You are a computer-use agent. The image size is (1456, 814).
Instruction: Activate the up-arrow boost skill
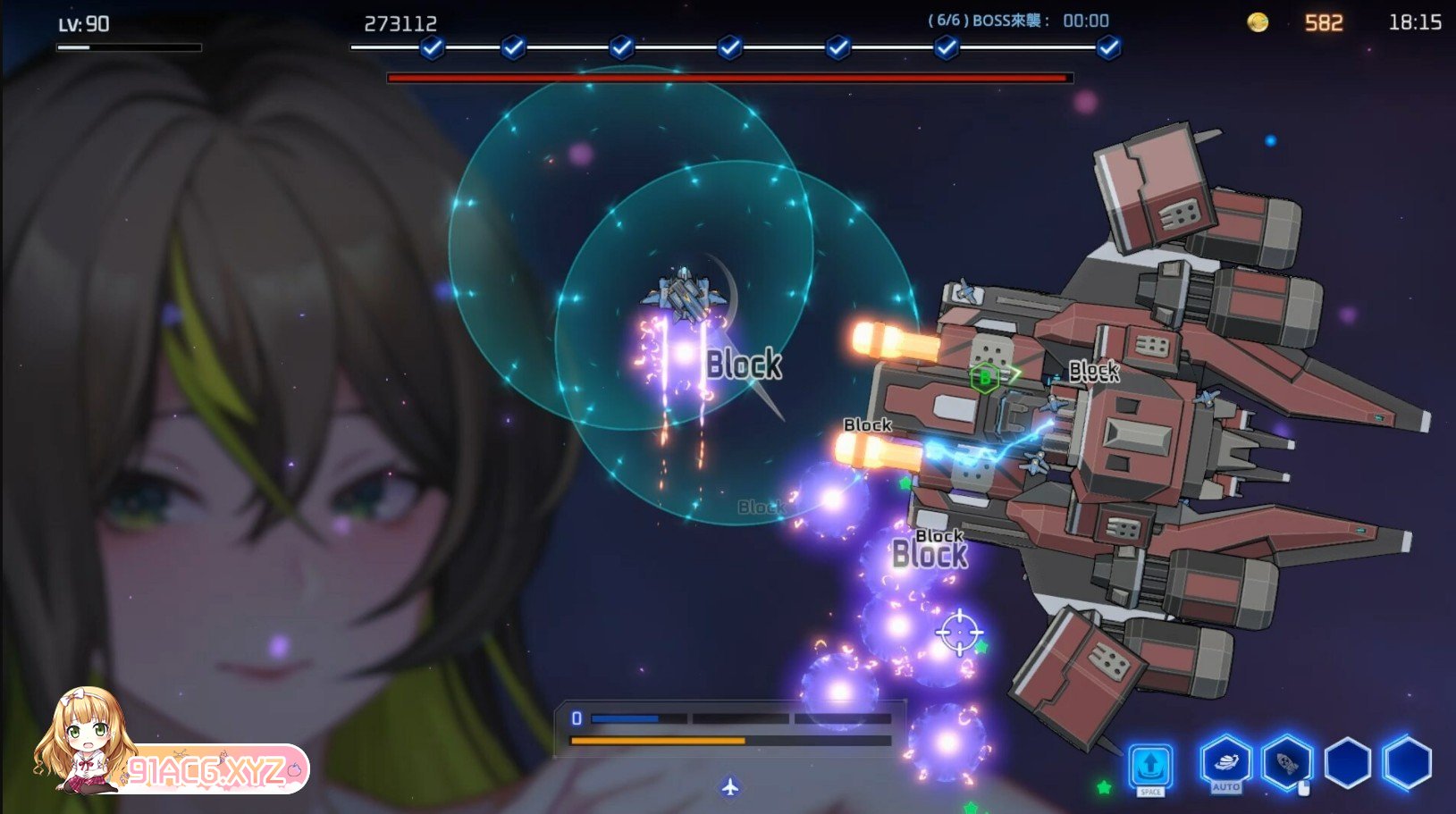(1150, 765)
